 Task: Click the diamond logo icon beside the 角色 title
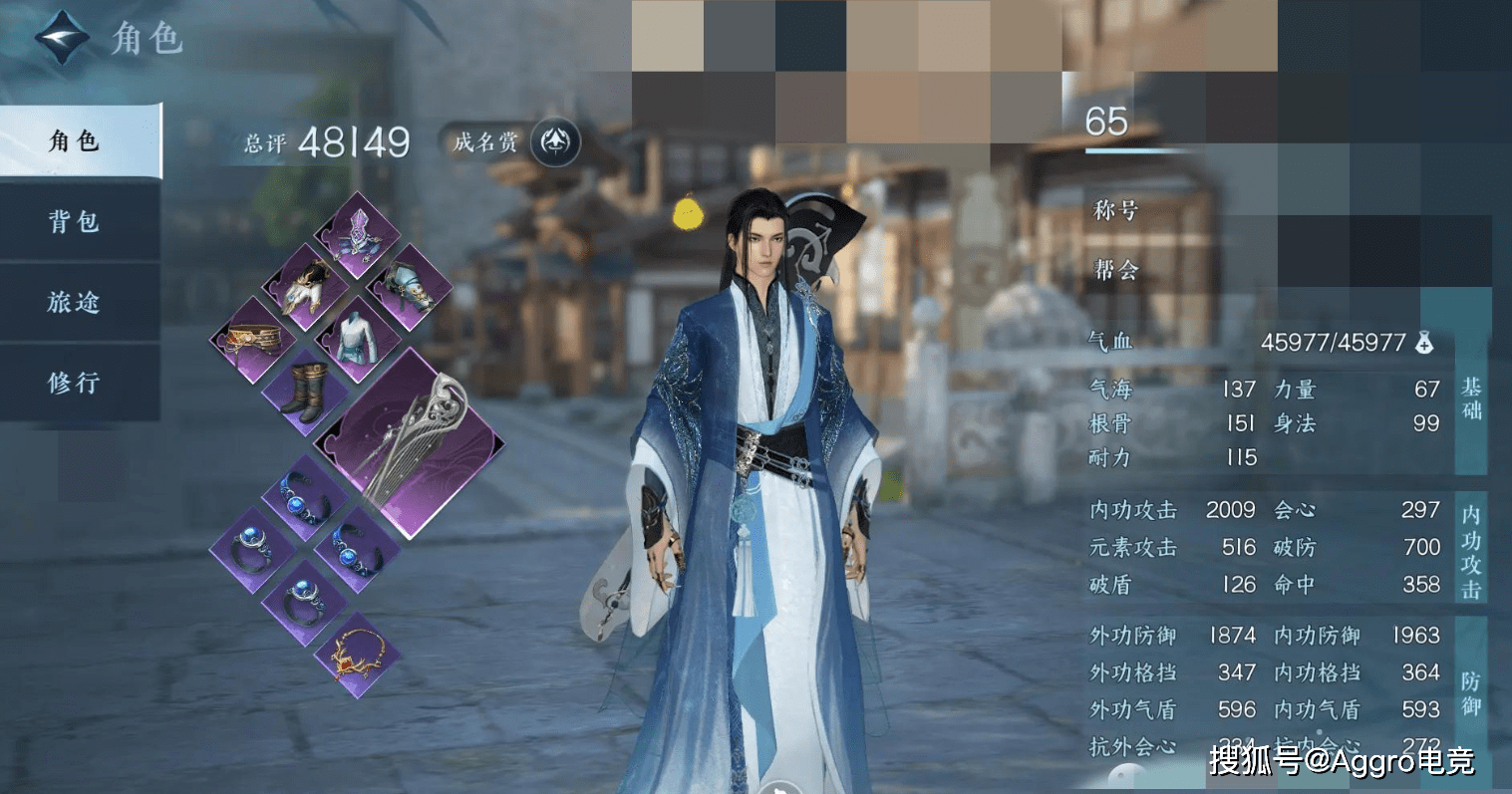pyautogui.click(x=62, y=38)
